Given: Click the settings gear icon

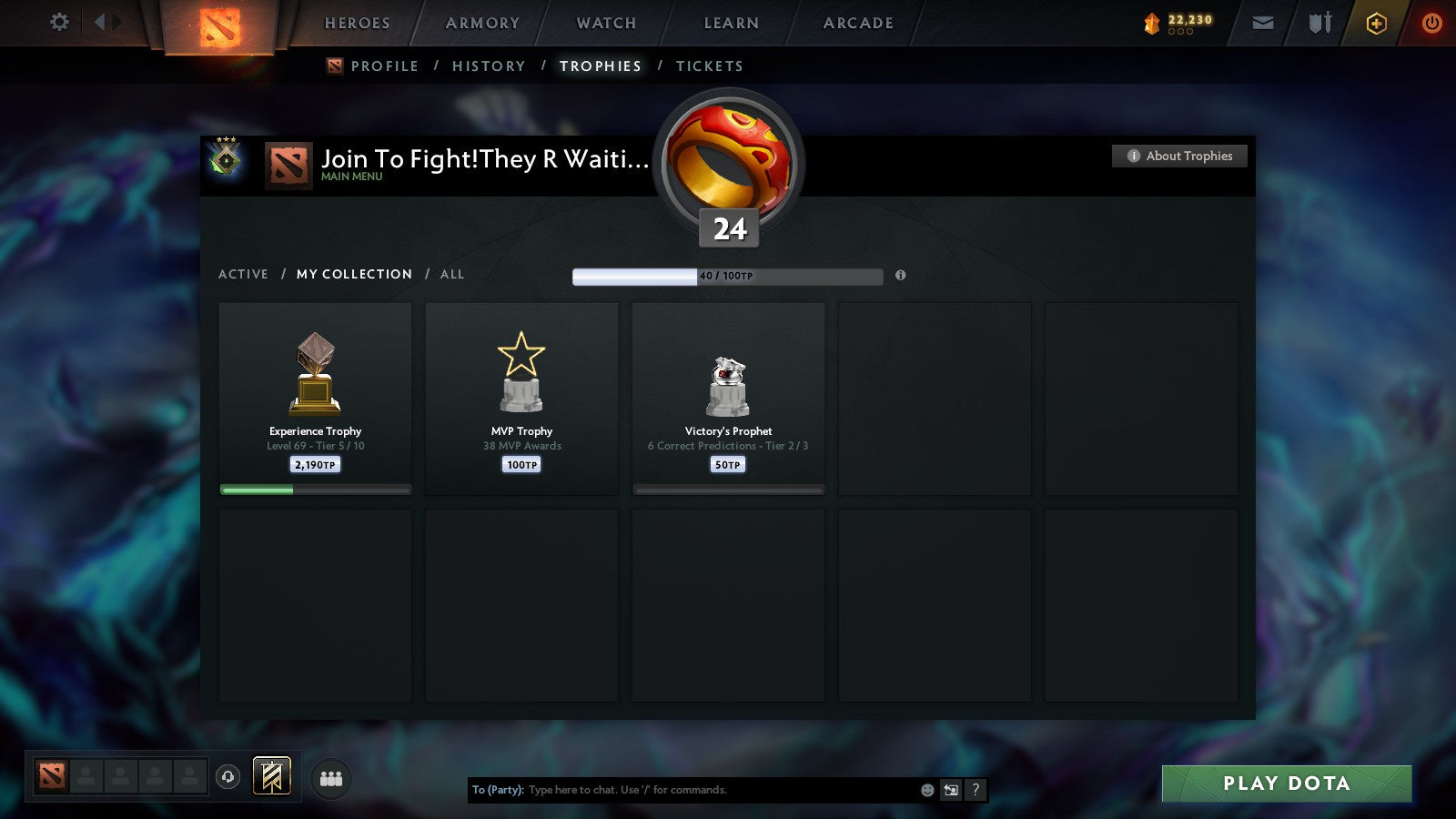Looking at the screenshot, I should pos(58,22).
